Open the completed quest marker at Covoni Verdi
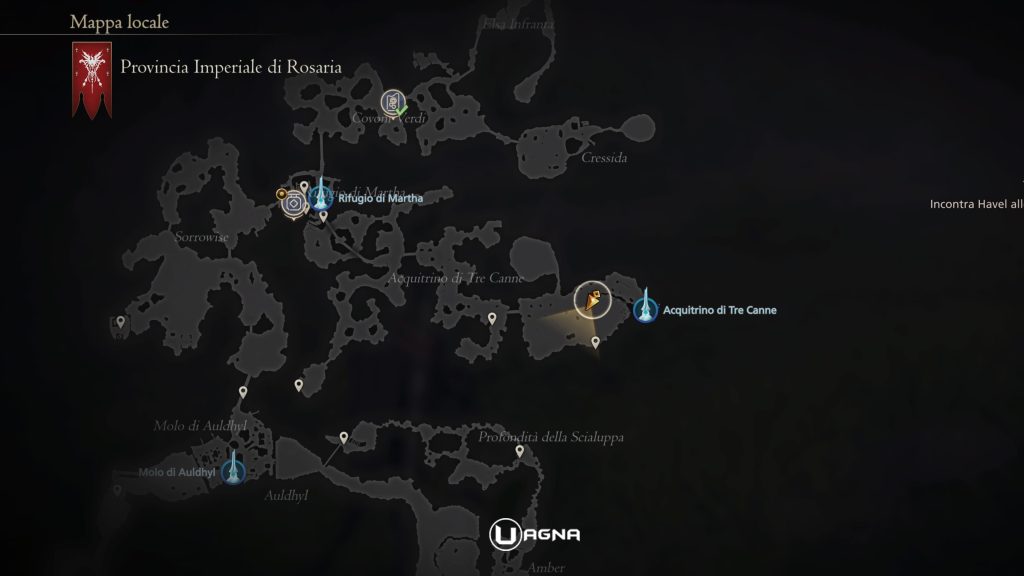 (x=393, y=102)
